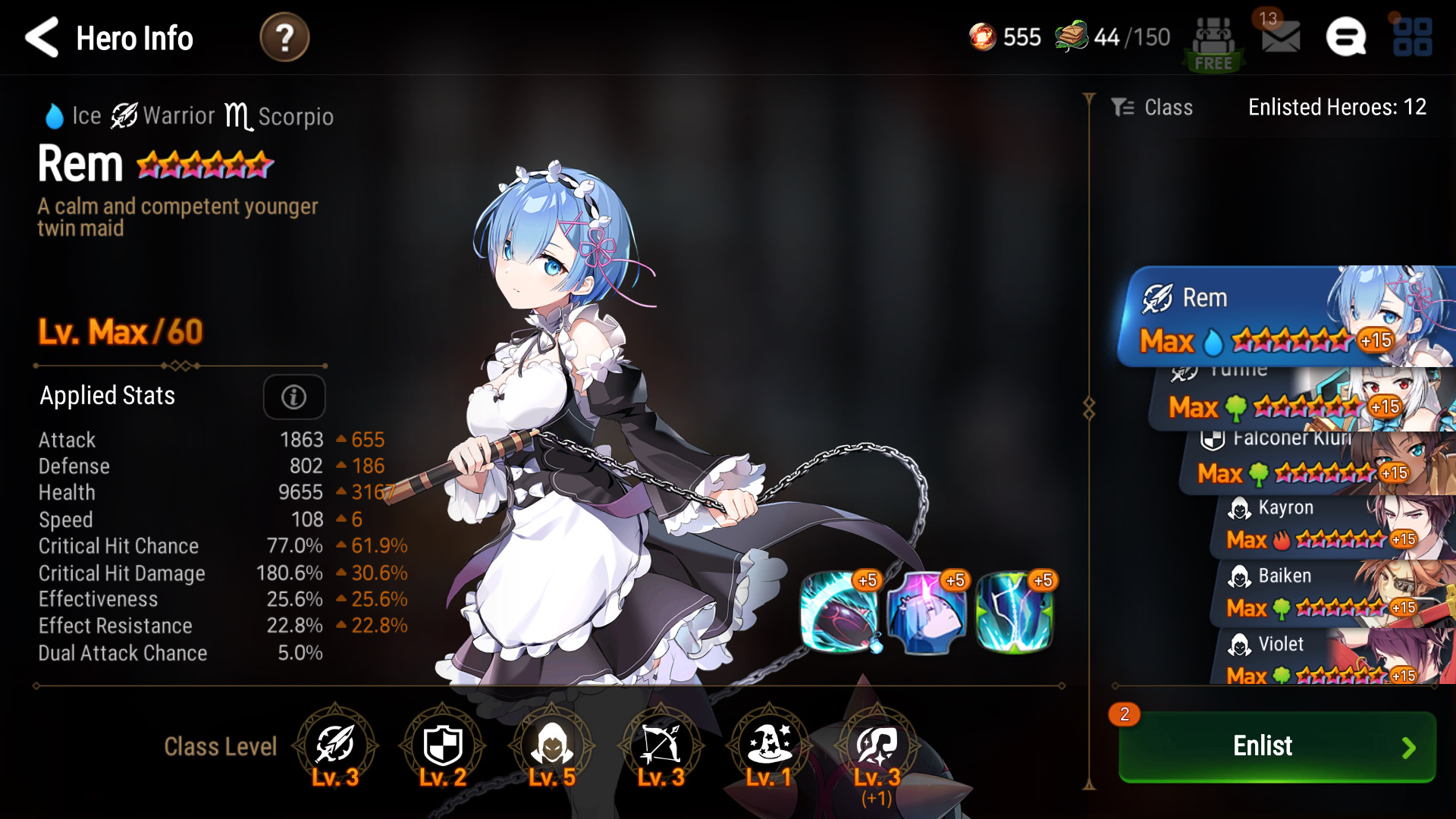
Task: Open the Class sort filter
Action: (x=1153, y=108)
